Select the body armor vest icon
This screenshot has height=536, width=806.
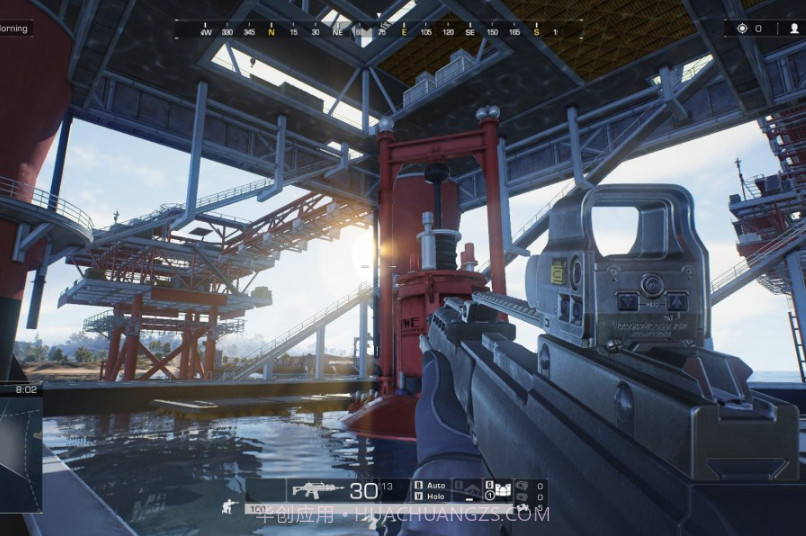tap(501, 490)
